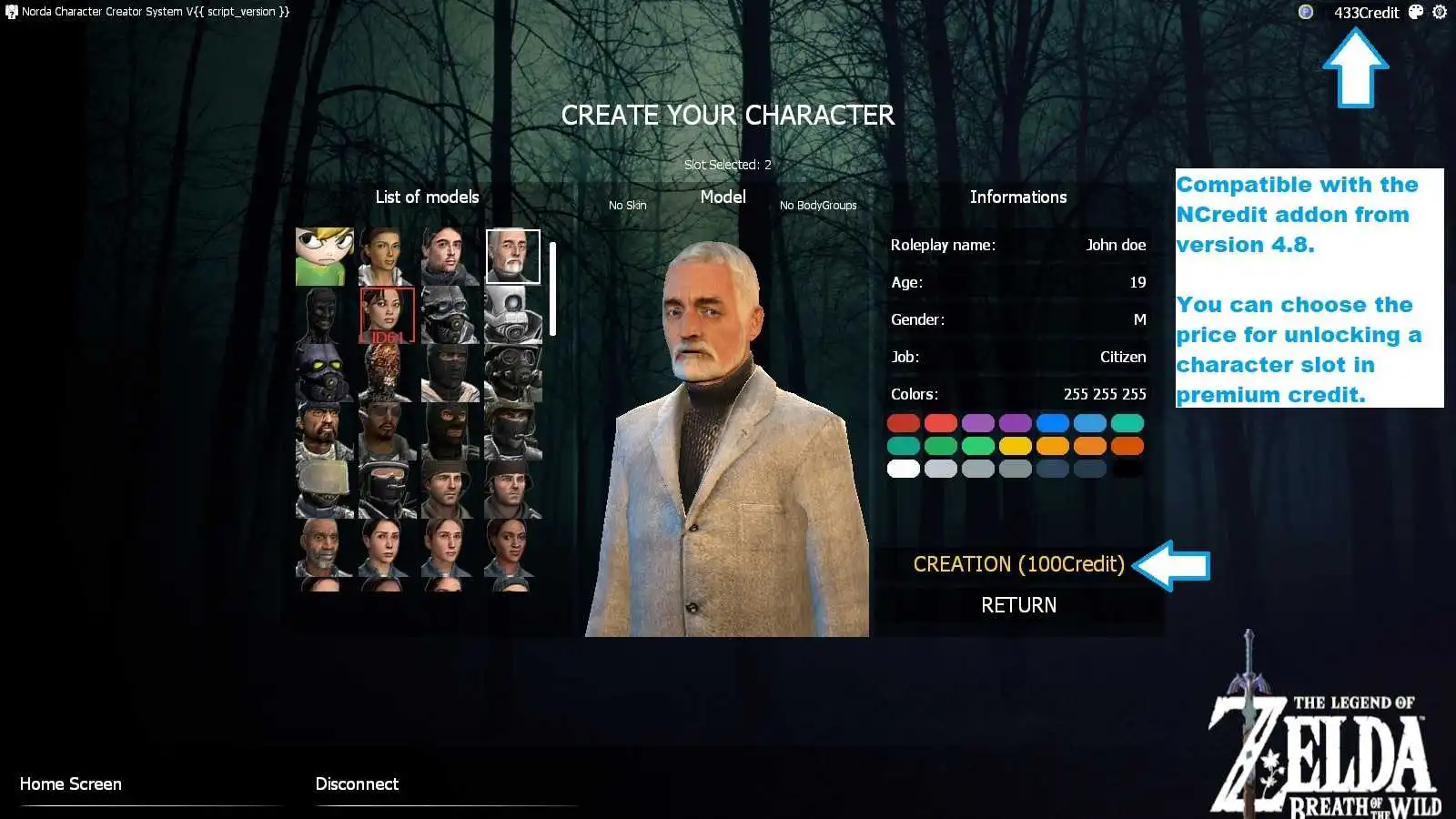Select the bald grey-bearded man model

tap(324, 548)
